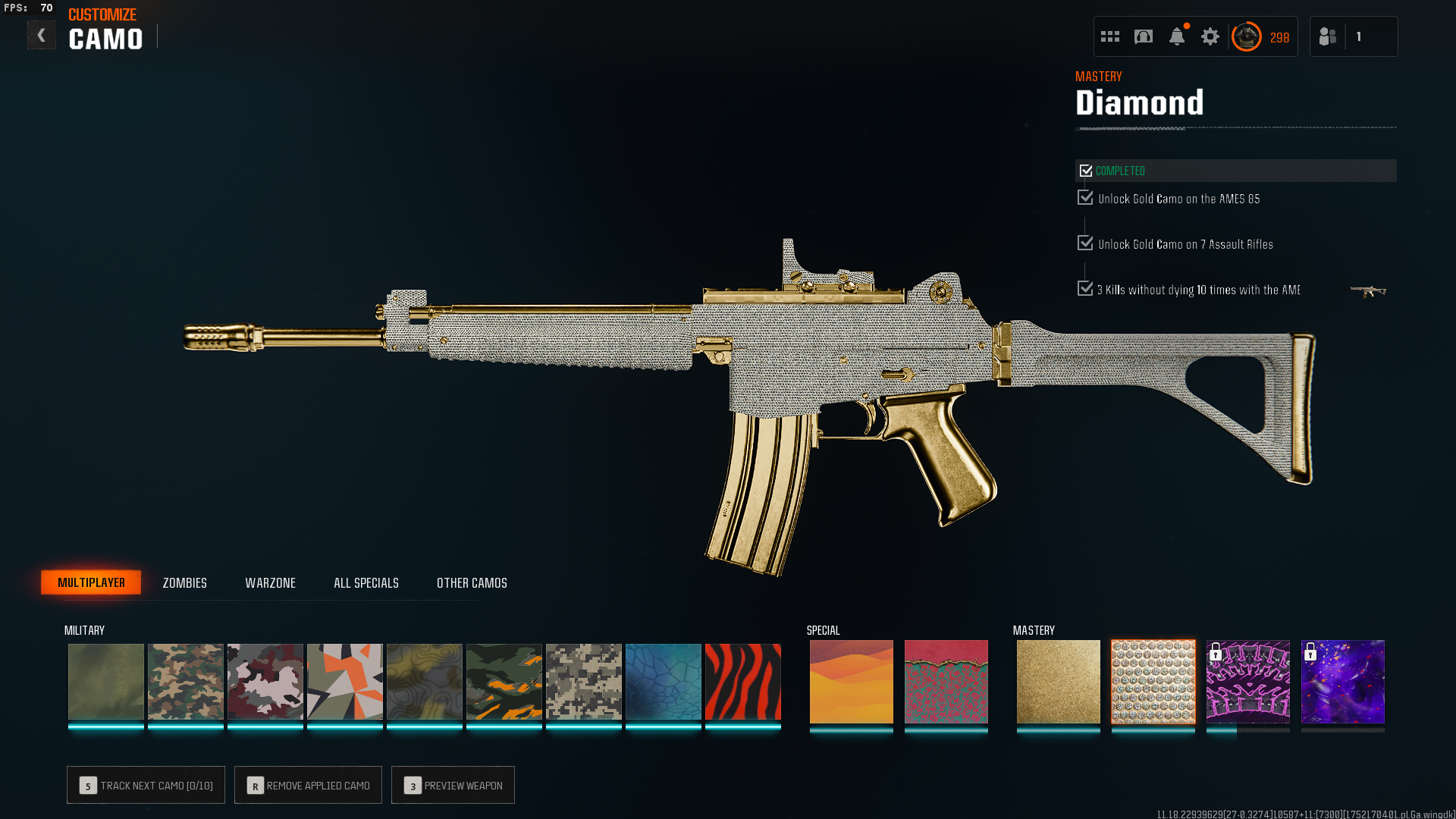The image size is (1456, 819).
Task: Preview the weapon
Action: click(453, 785)
